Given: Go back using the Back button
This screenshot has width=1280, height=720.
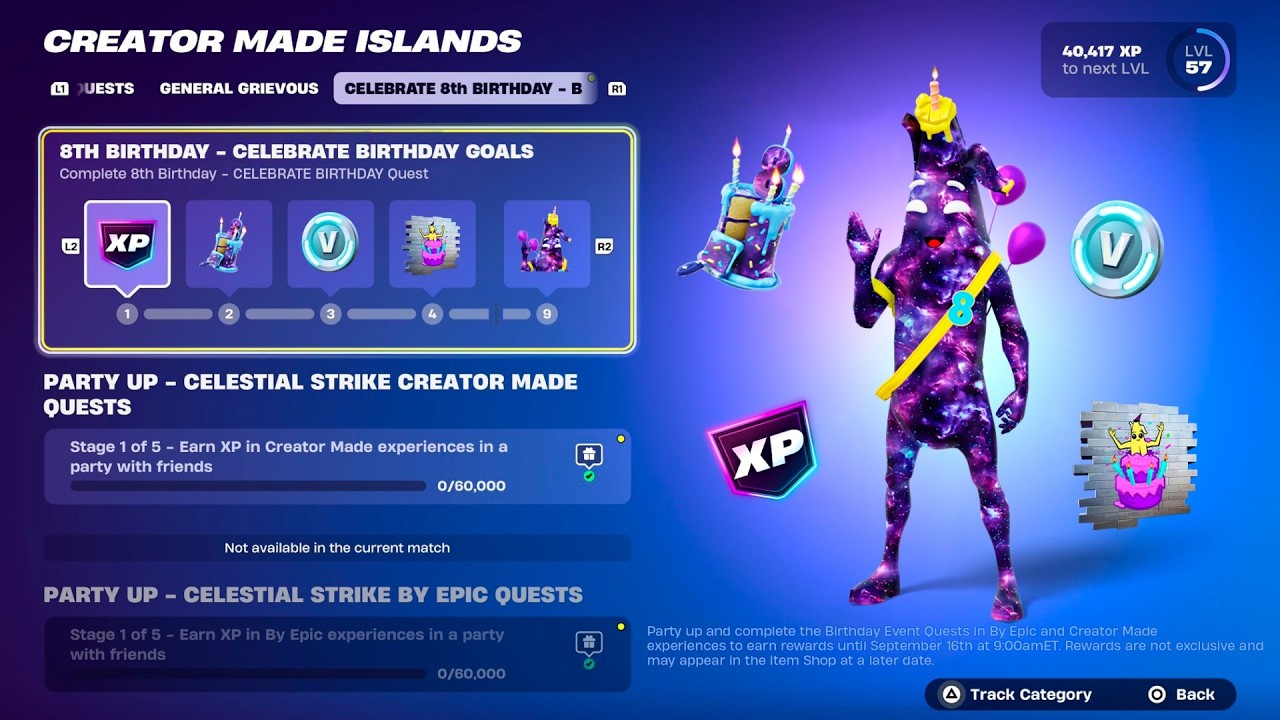Looking at the screenshot, I should [x=1184, y=694].
